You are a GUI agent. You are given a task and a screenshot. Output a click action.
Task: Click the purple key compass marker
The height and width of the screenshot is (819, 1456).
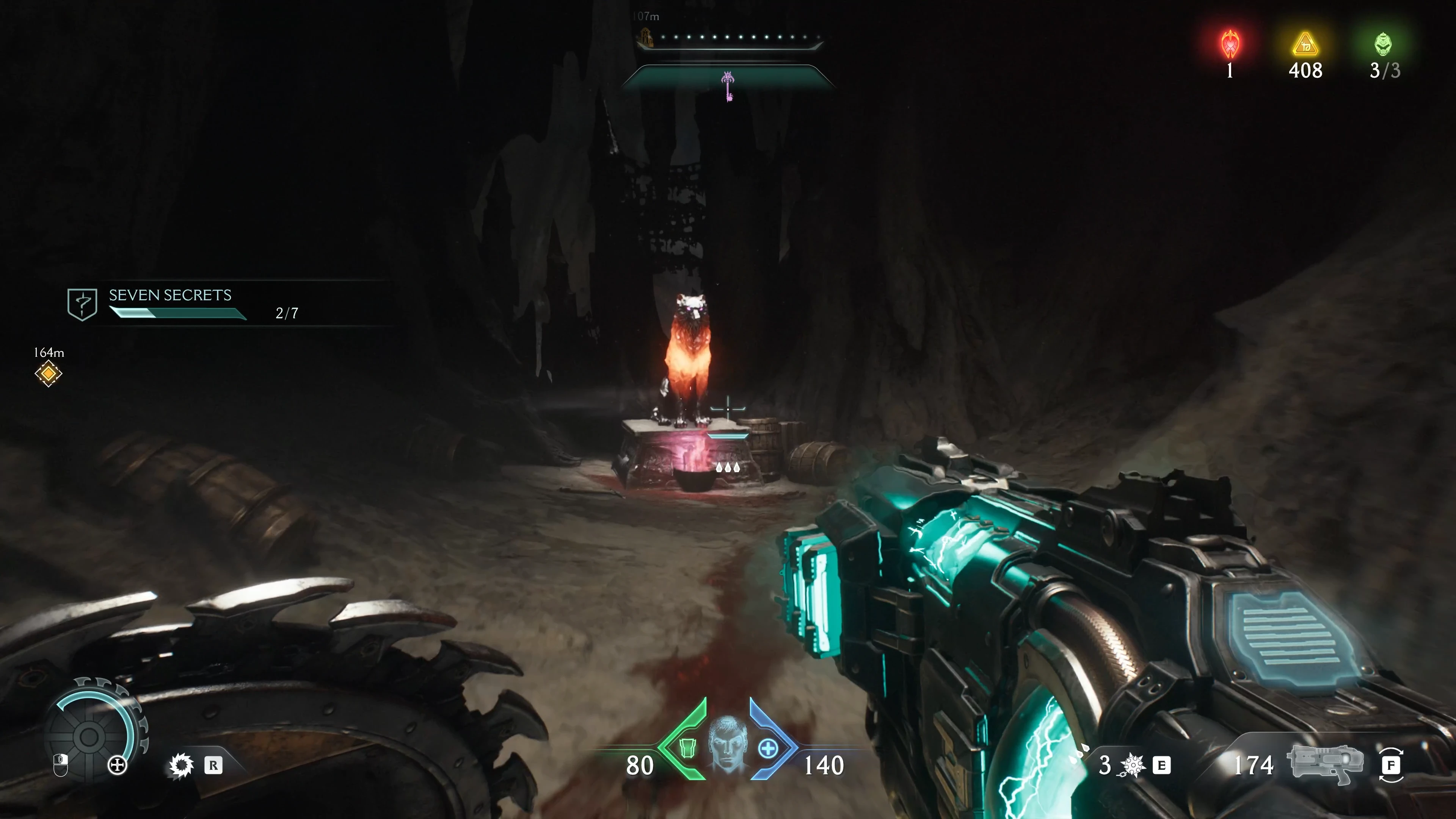[x=728, y=86]
